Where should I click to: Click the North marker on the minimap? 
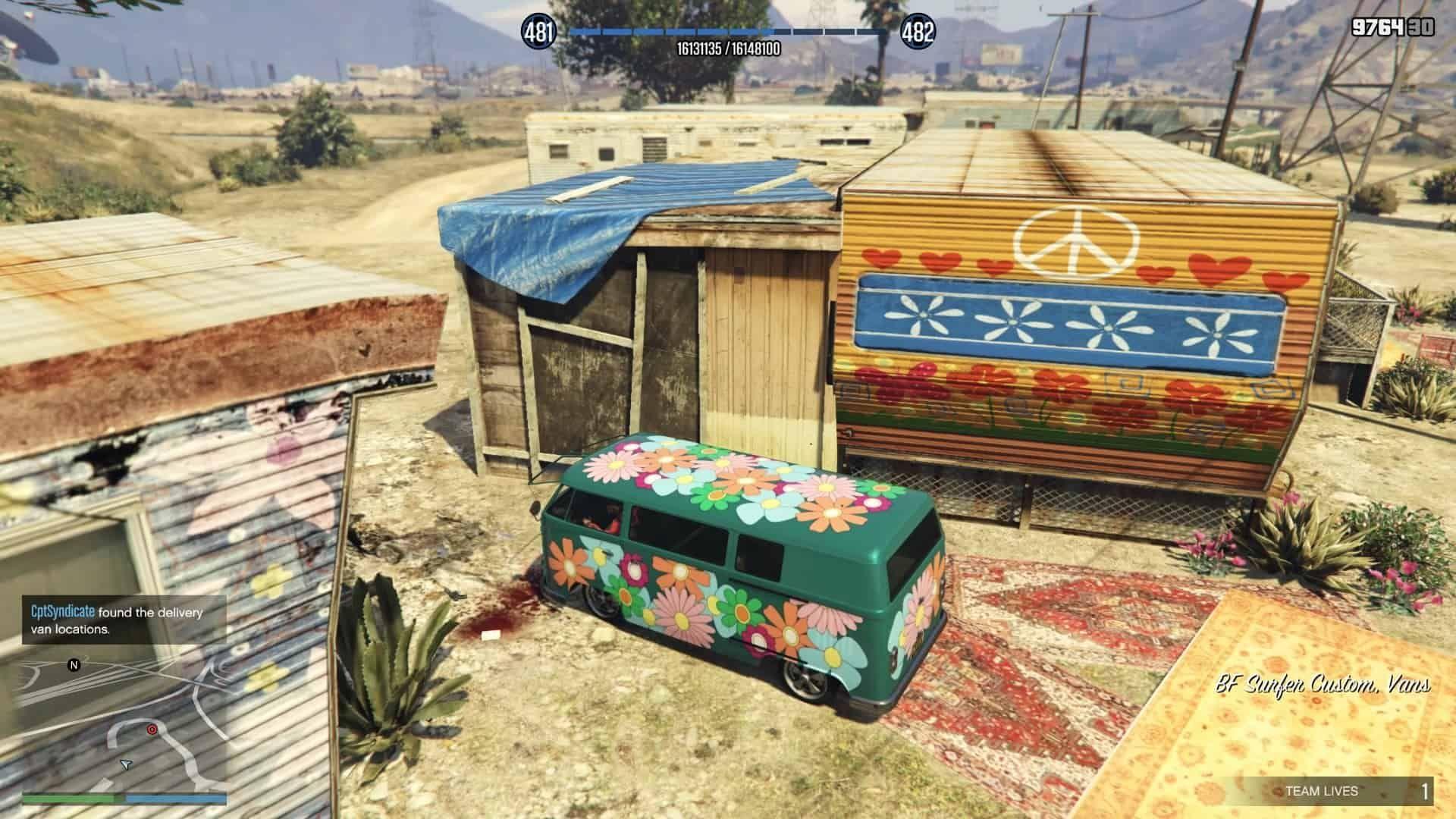(74, 665)
